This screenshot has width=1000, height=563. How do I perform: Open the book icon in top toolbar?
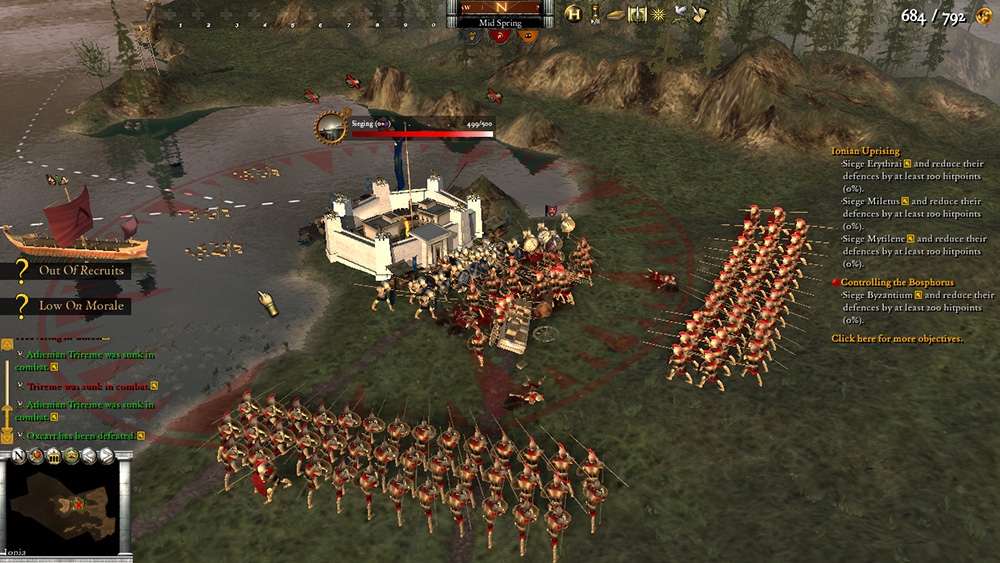(615, 14)
